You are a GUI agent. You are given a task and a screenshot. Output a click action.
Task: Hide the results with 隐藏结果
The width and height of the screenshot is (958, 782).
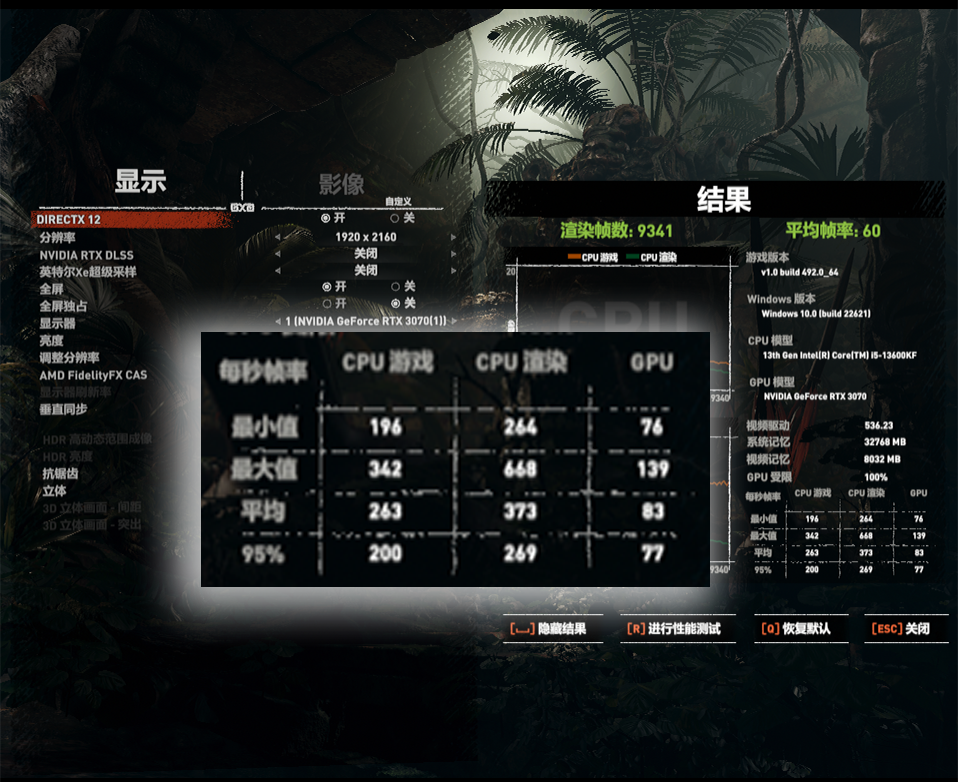click(x=548, y=629)
